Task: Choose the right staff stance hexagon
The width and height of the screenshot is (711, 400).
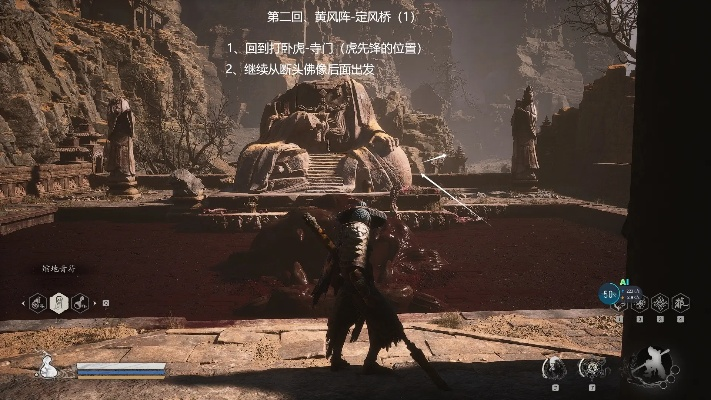Action: (x=79, y=302)
